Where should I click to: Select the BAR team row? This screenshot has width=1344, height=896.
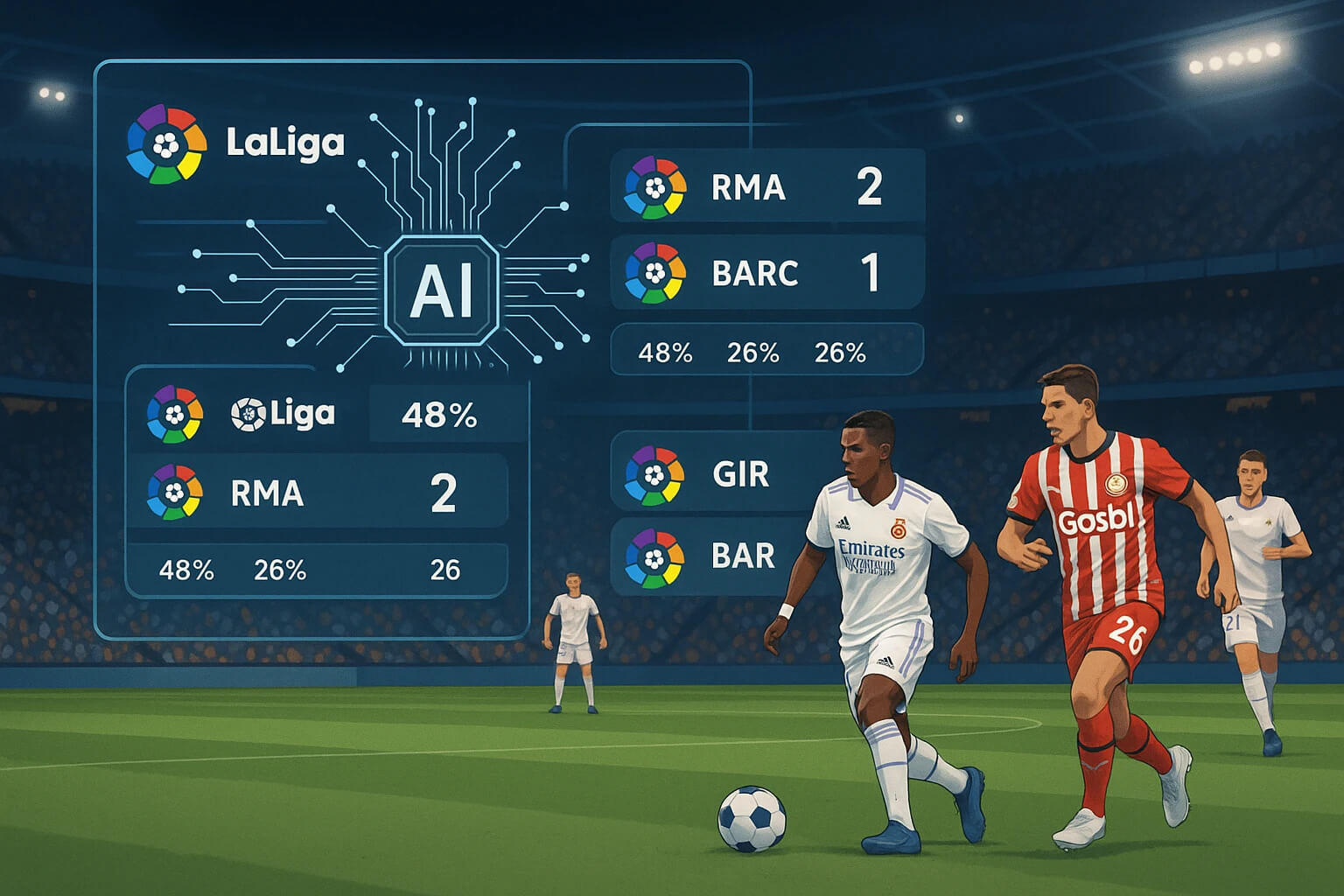tap(717, 556)
